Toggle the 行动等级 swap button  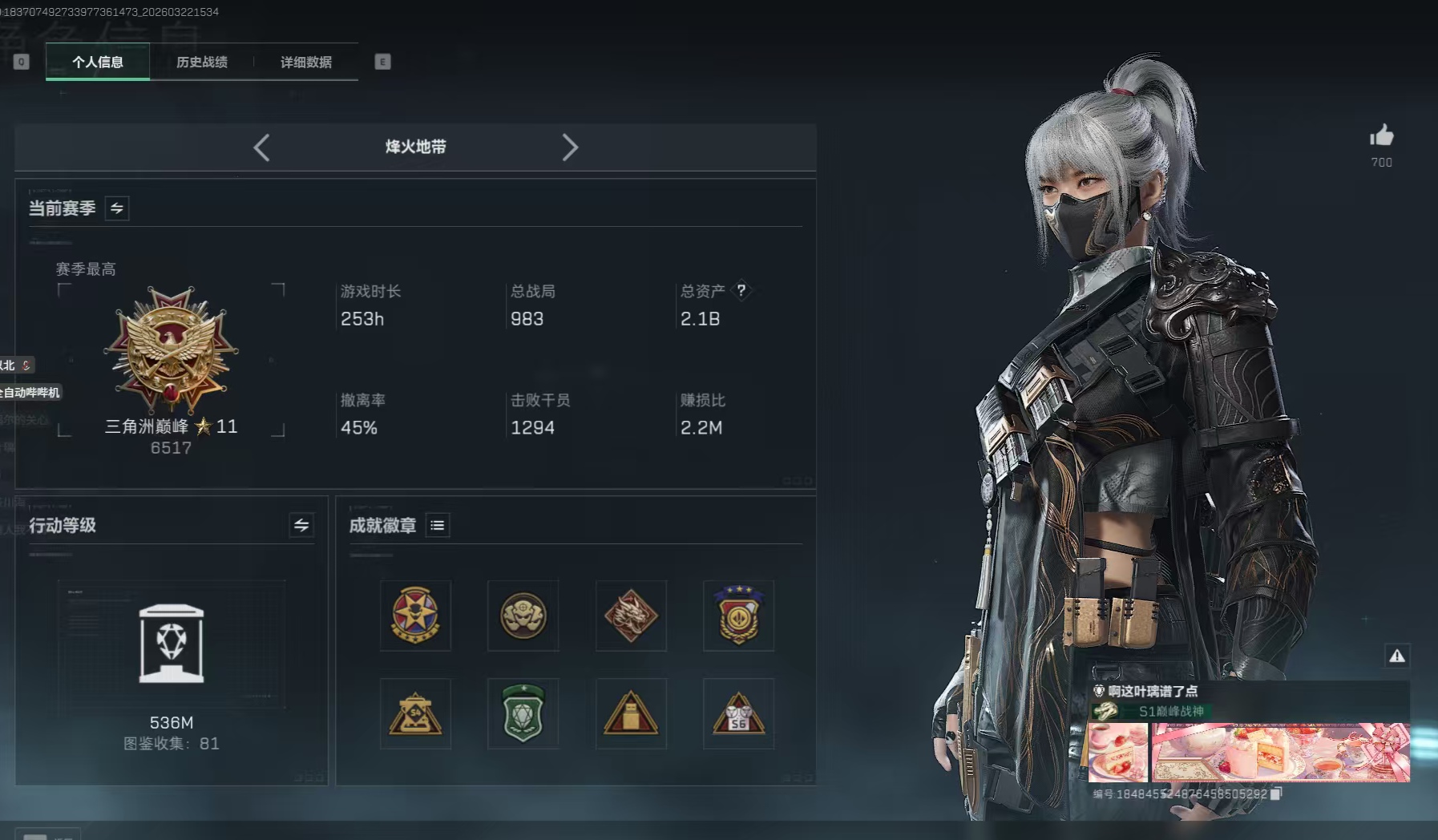point(301,525)
